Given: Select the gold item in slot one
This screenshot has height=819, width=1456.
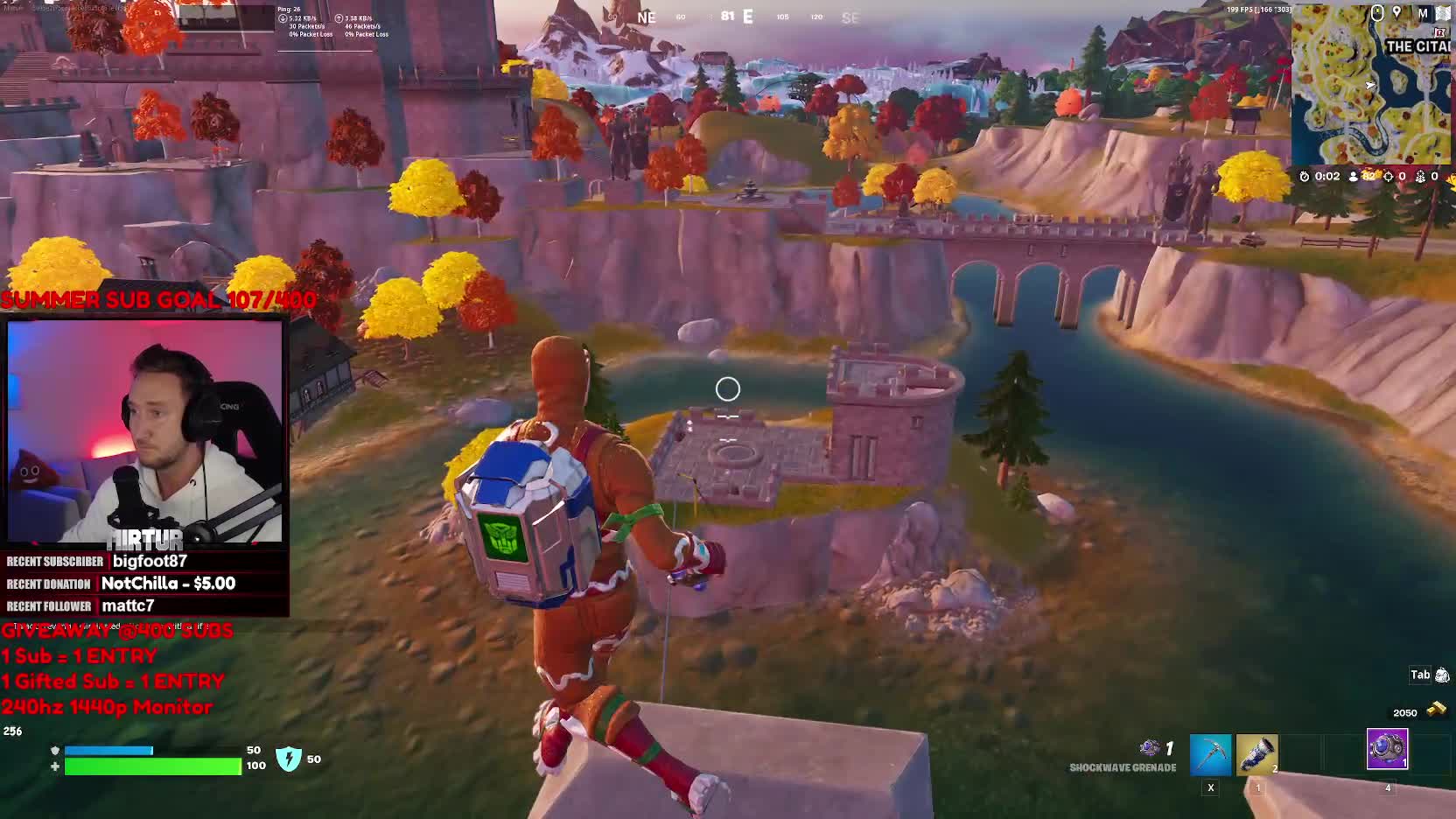Looking at the screenshot, I should click(1256, 755).
